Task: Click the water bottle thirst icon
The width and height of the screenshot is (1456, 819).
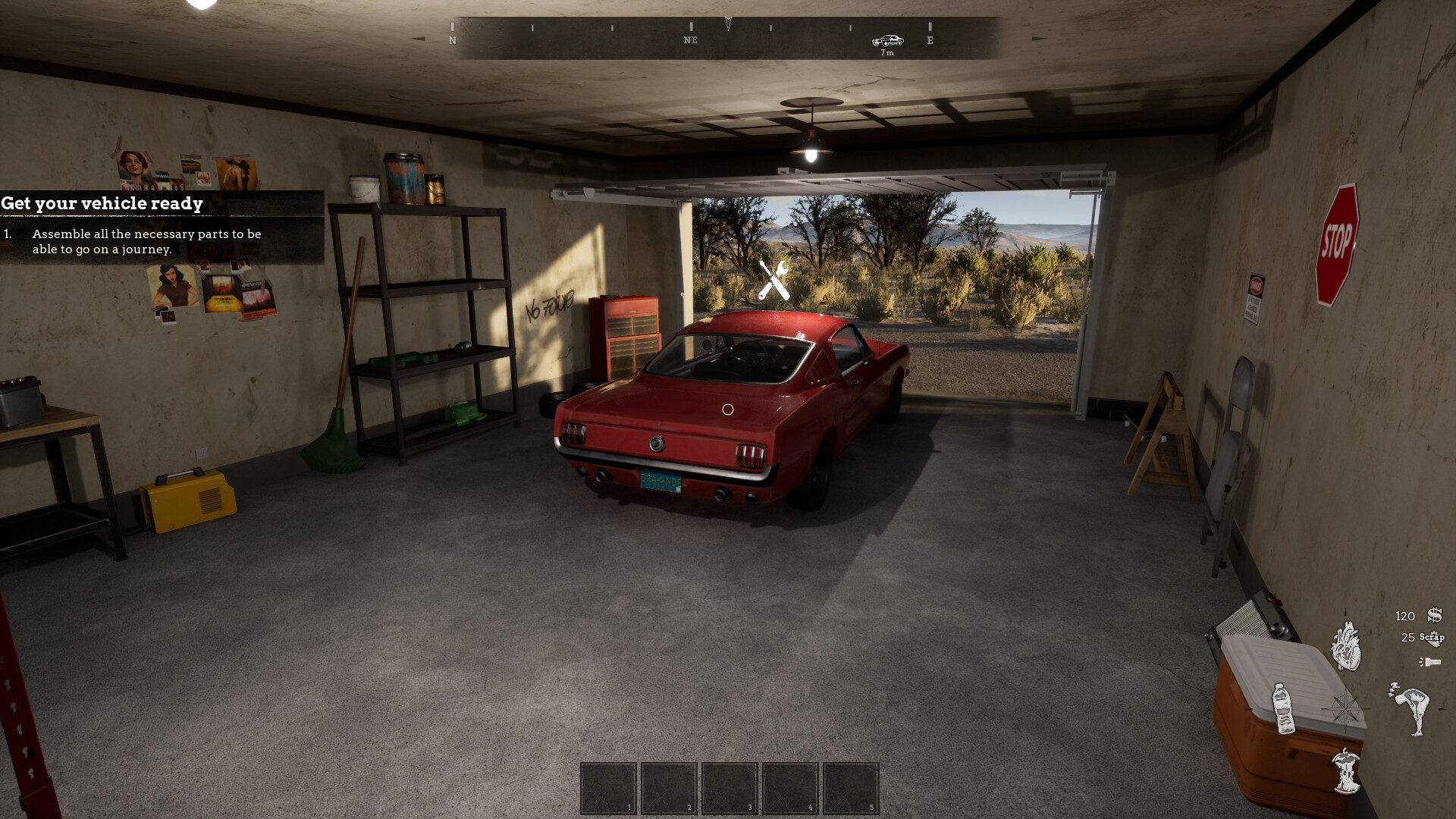Action: tap(1284, 708)
